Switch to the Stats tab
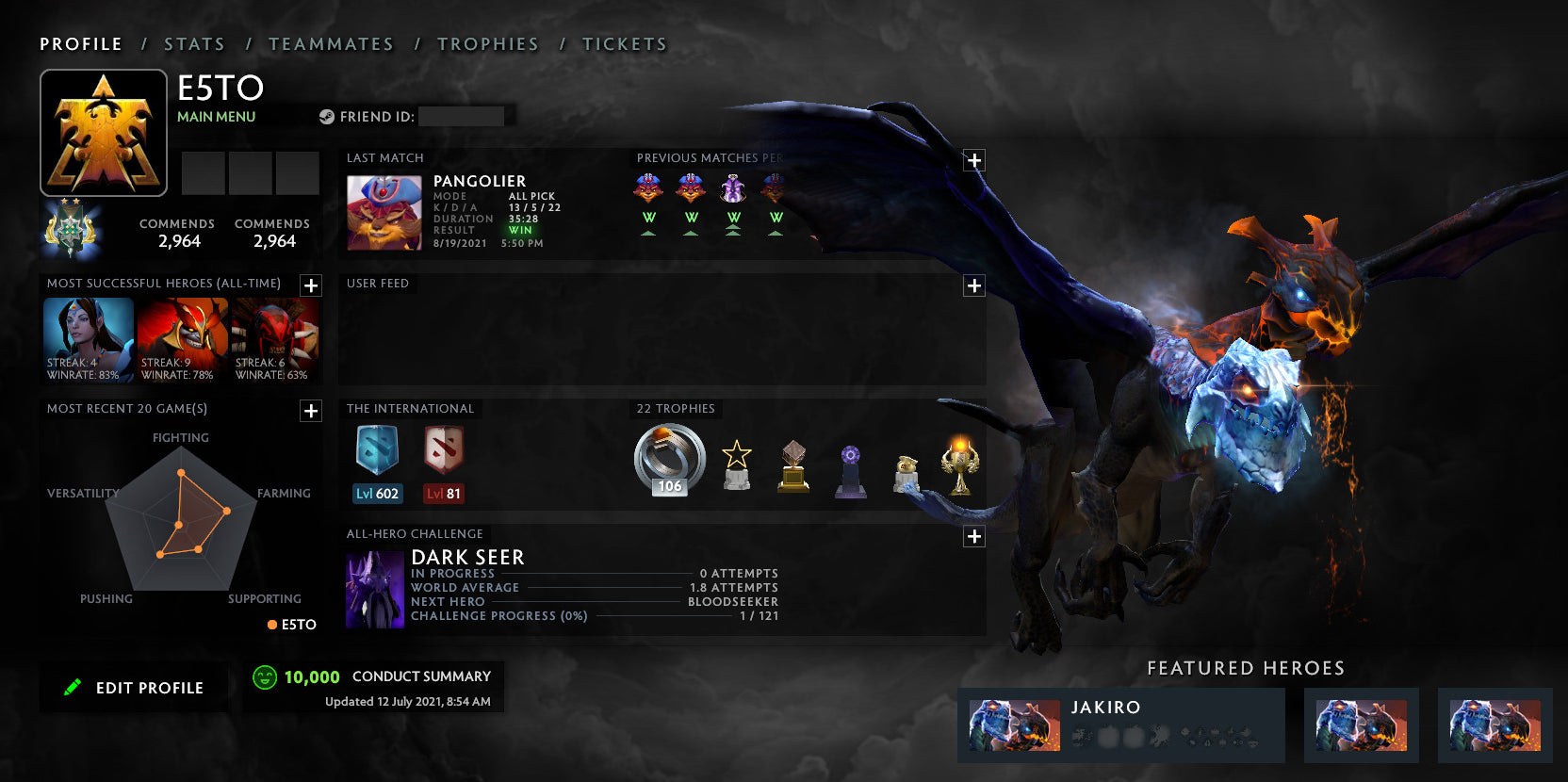 click(193, 43)
